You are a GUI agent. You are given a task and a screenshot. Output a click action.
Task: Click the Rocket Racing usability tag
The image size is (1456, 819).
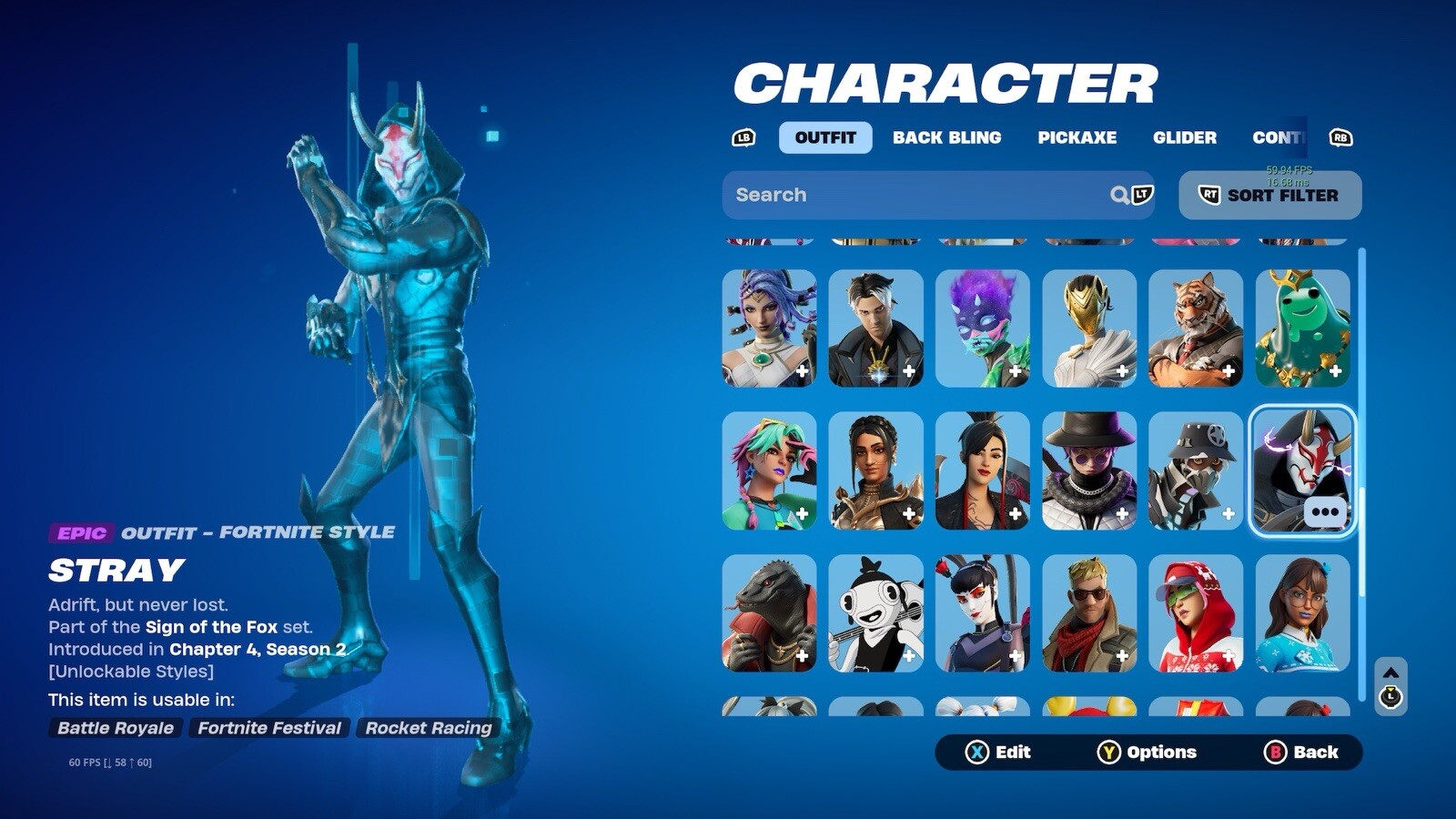tap(428, 728)
